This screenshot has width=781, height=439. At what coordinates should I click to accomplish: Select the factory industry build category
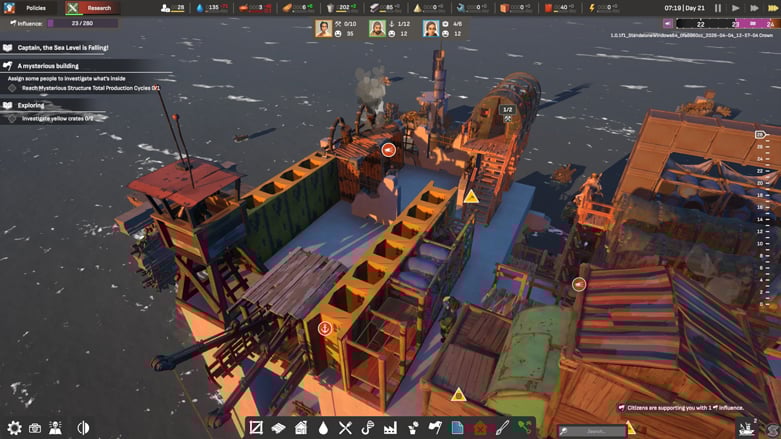[x=390, y=428]
